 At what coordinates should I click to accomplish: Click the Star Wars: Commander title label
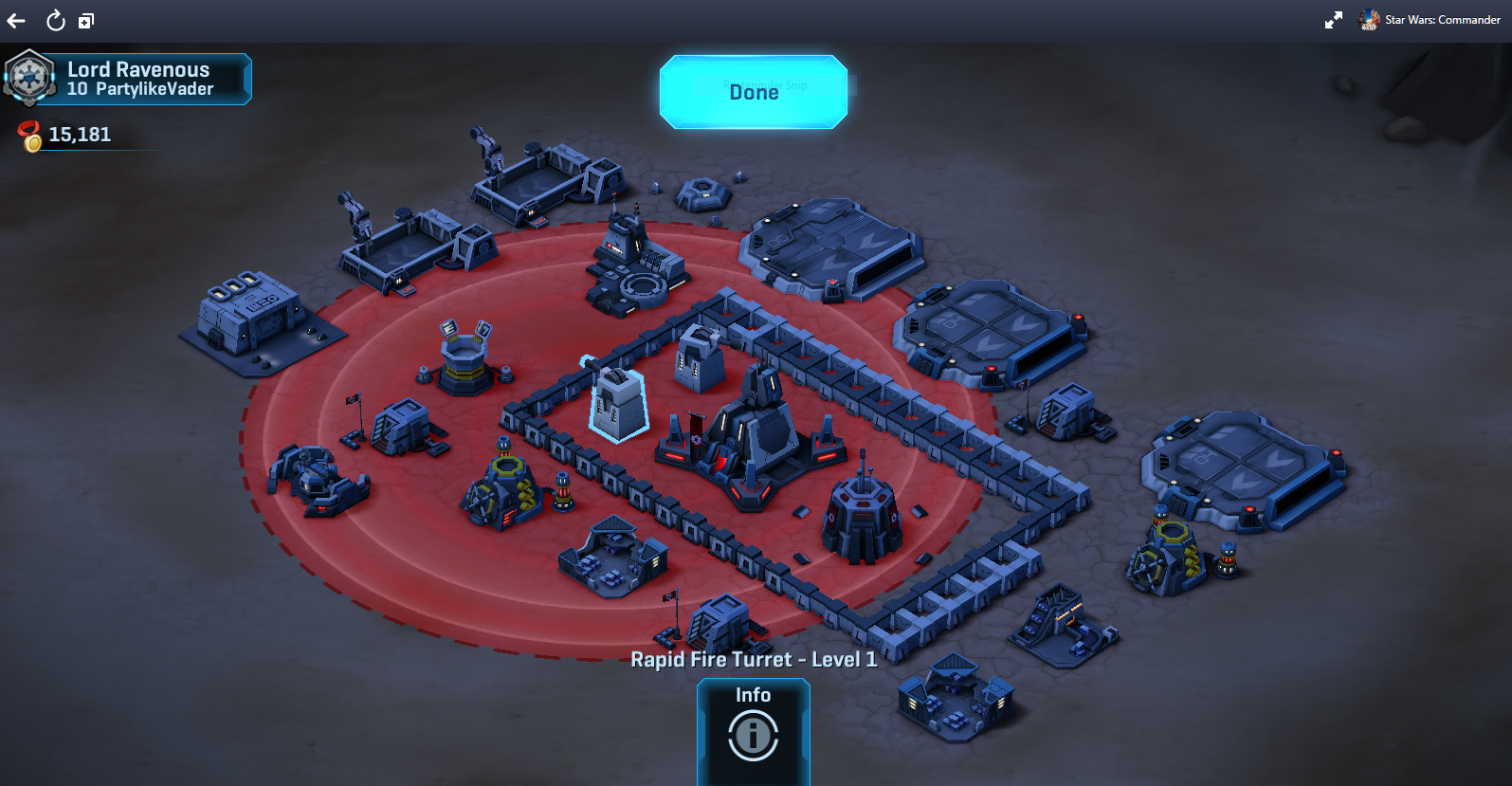click(1442, 20)
